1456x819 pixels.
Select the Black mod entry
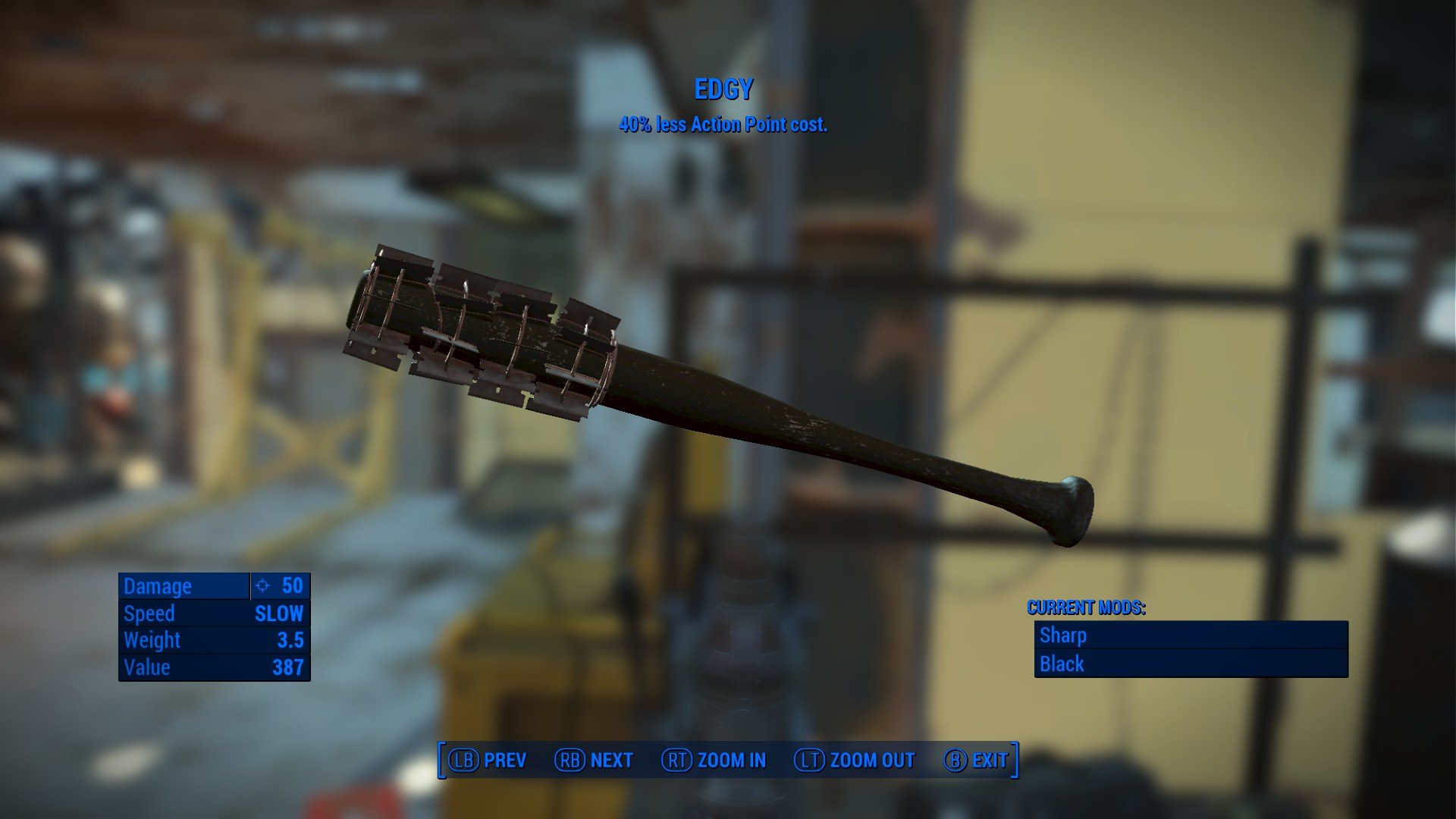click(1191, 664)
